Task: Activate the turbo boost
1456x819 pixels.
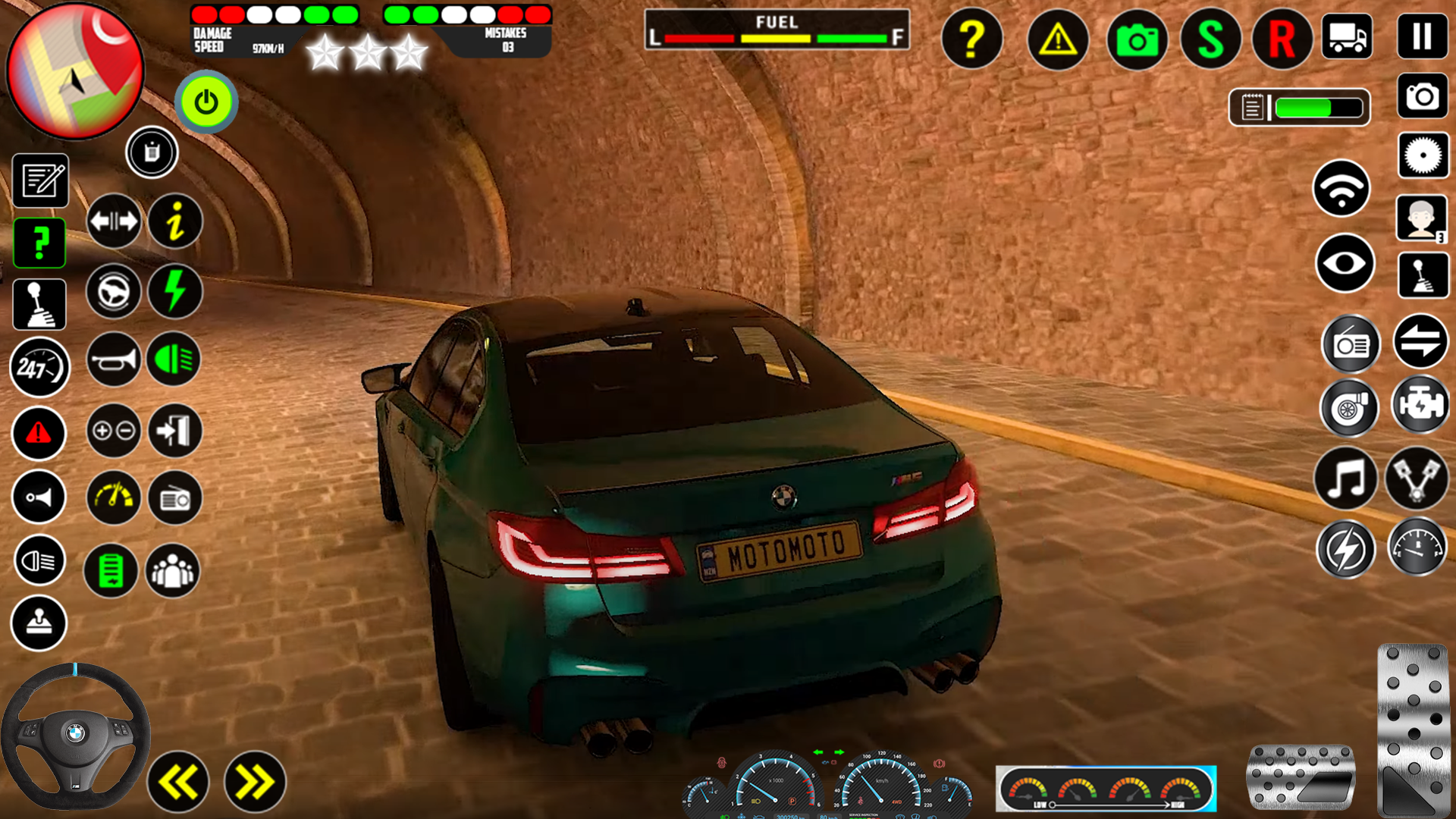Action: pos(1350,408)
